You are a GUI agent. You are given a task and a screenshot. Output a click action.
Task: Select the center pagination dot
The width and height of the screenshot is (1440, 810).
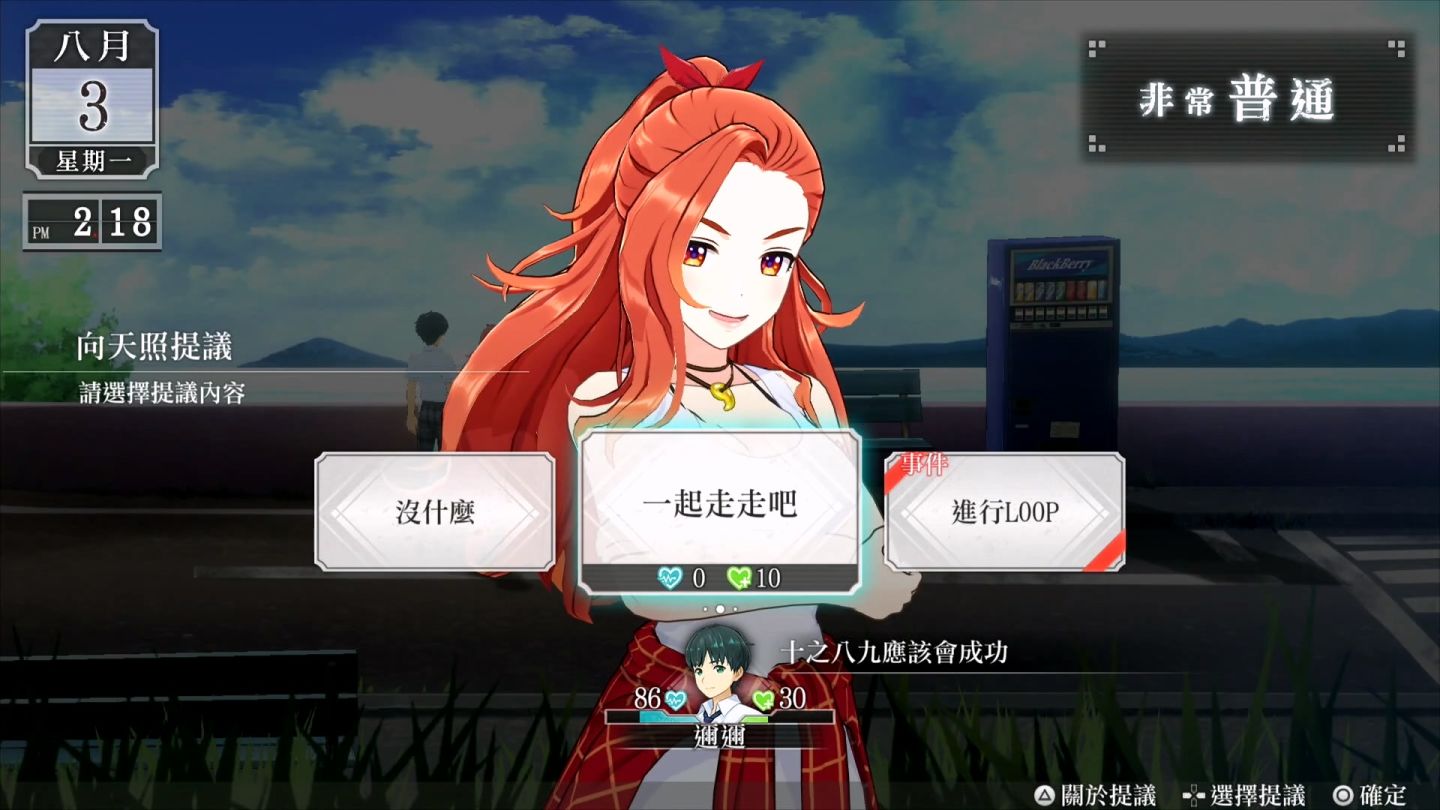point(721,608)
